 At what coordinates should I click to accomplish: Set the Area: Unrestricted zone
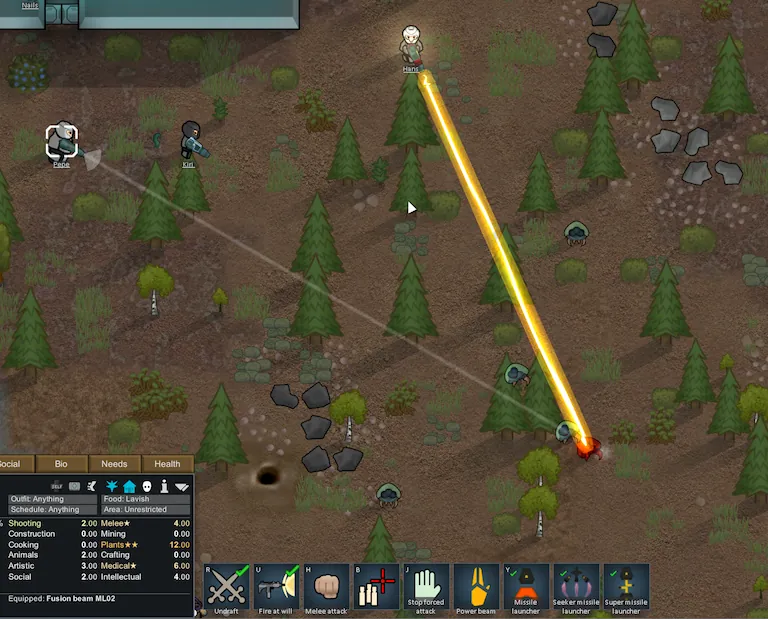tap(145, 510)
